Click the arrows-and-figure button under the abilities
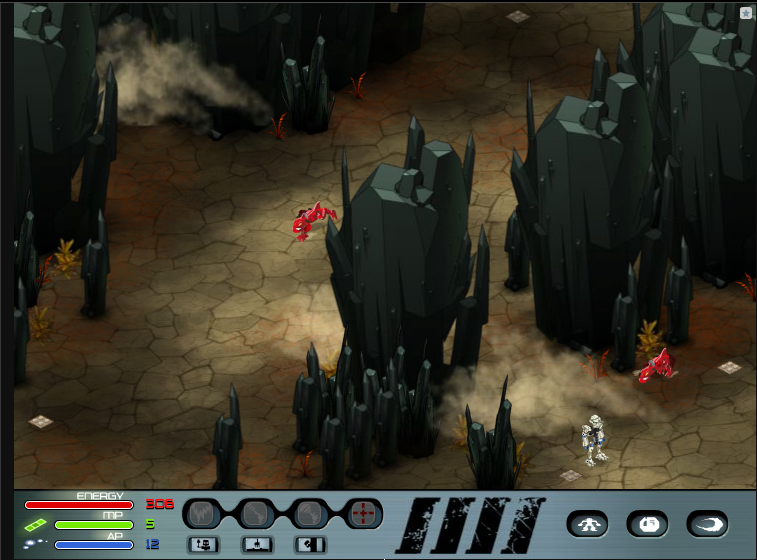The width and height of the screenshot is (757, 560). (203, 545)
